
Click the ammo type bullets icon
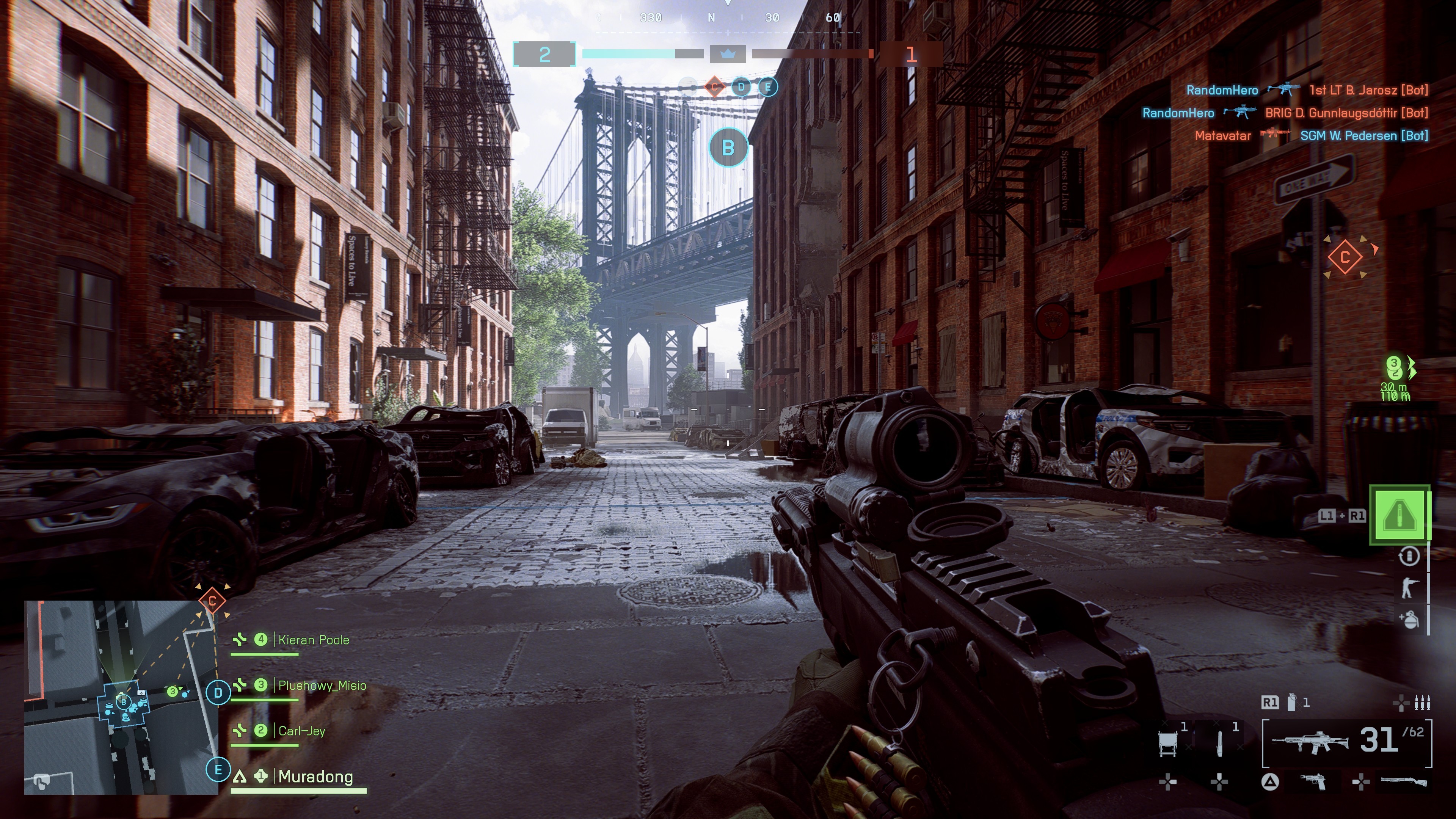(1421, 703)
